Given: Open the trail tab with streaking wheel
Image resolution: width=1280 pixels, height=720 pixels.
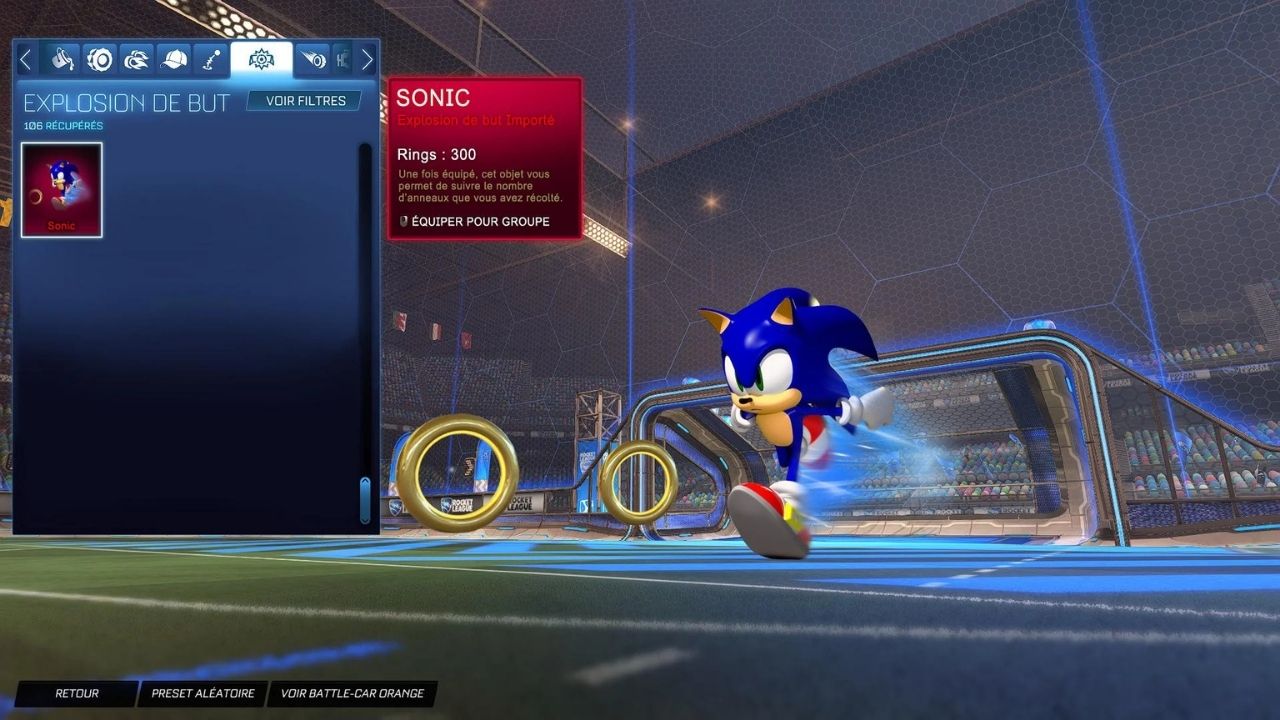Looking at the screenshot, I should coord(313,60).
